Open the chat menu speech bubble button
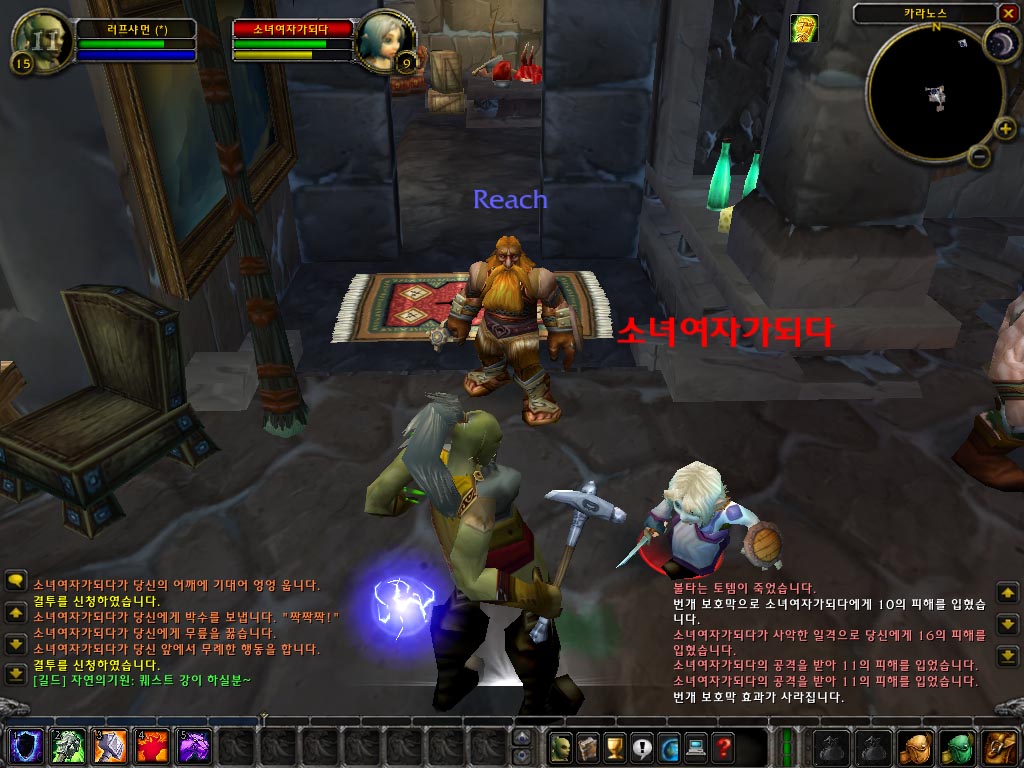Screen dimensions: 1024x768 click(x=15, y=580)
